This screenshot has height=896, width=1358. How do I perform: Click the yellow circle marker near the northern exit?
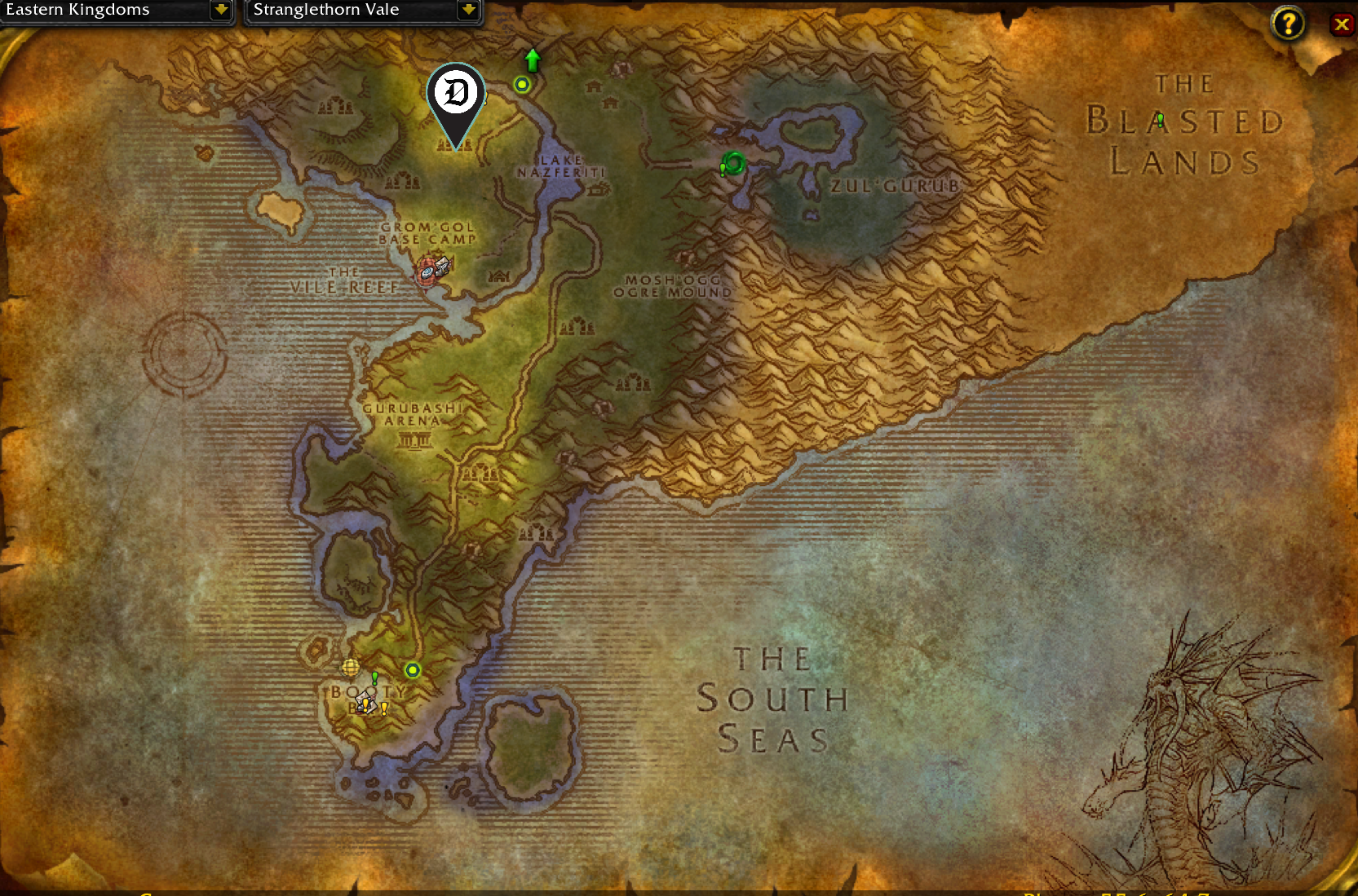[x=522, y=84]
